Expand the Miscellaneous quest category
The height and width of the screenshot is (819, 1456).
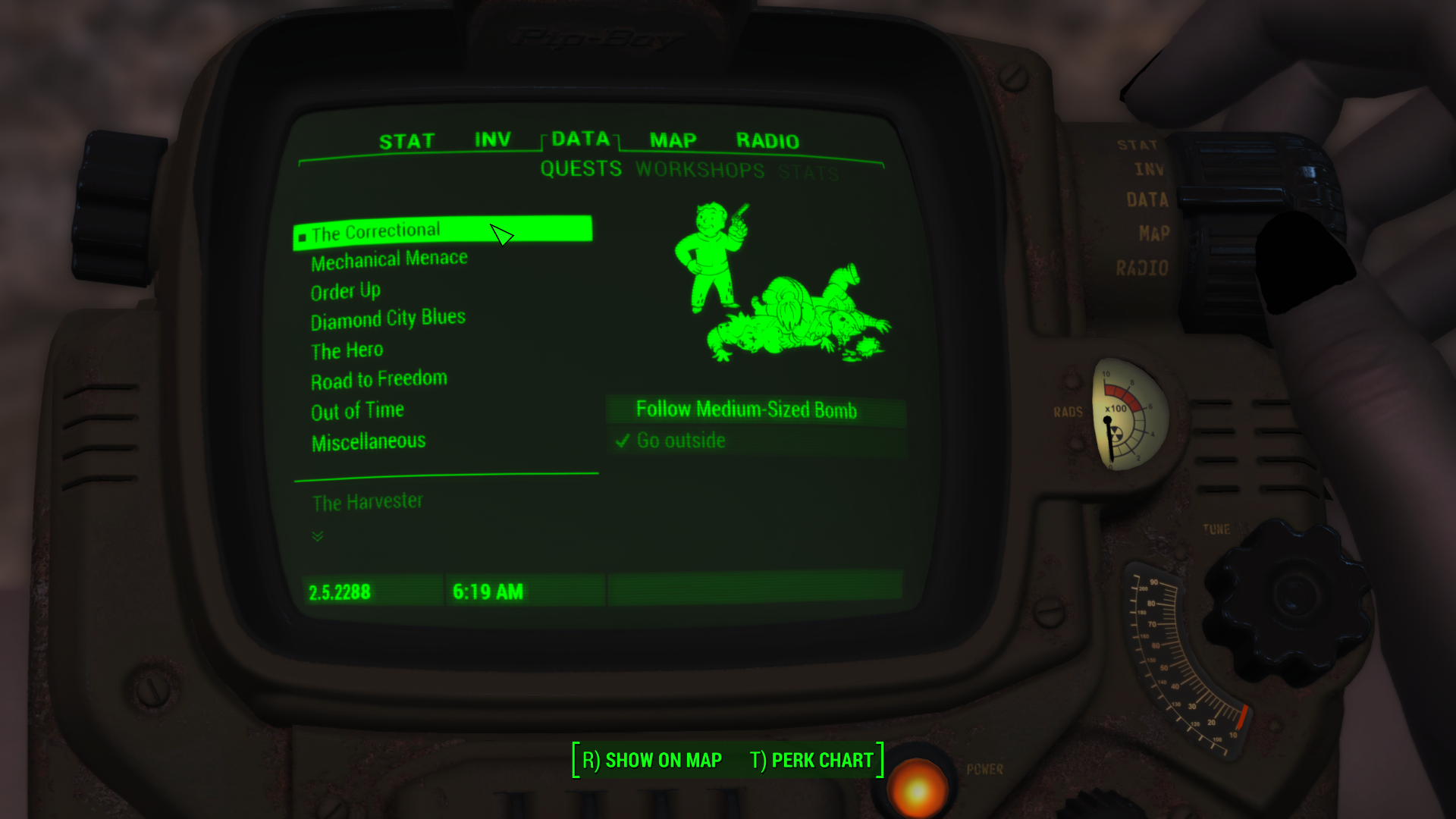368,441
